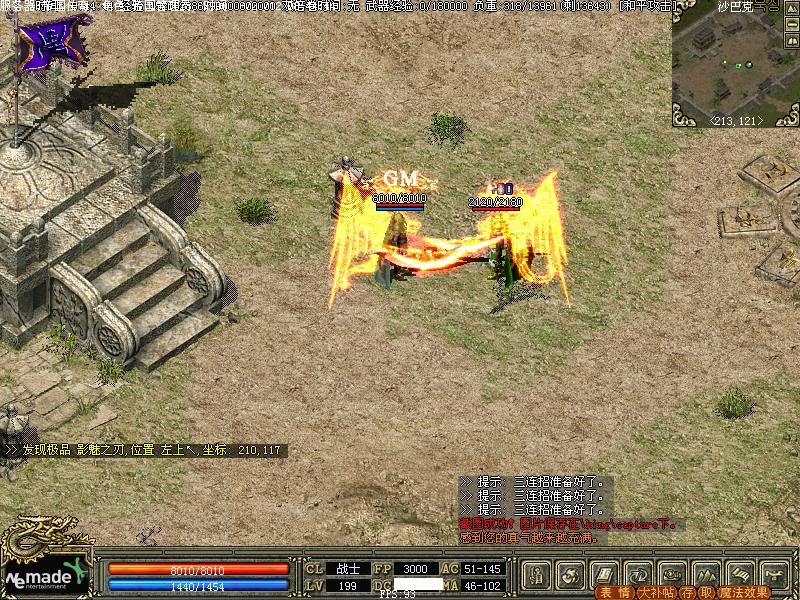
Task: Click the swirling fist icon on the toolbar
Action: pos(571,574)
